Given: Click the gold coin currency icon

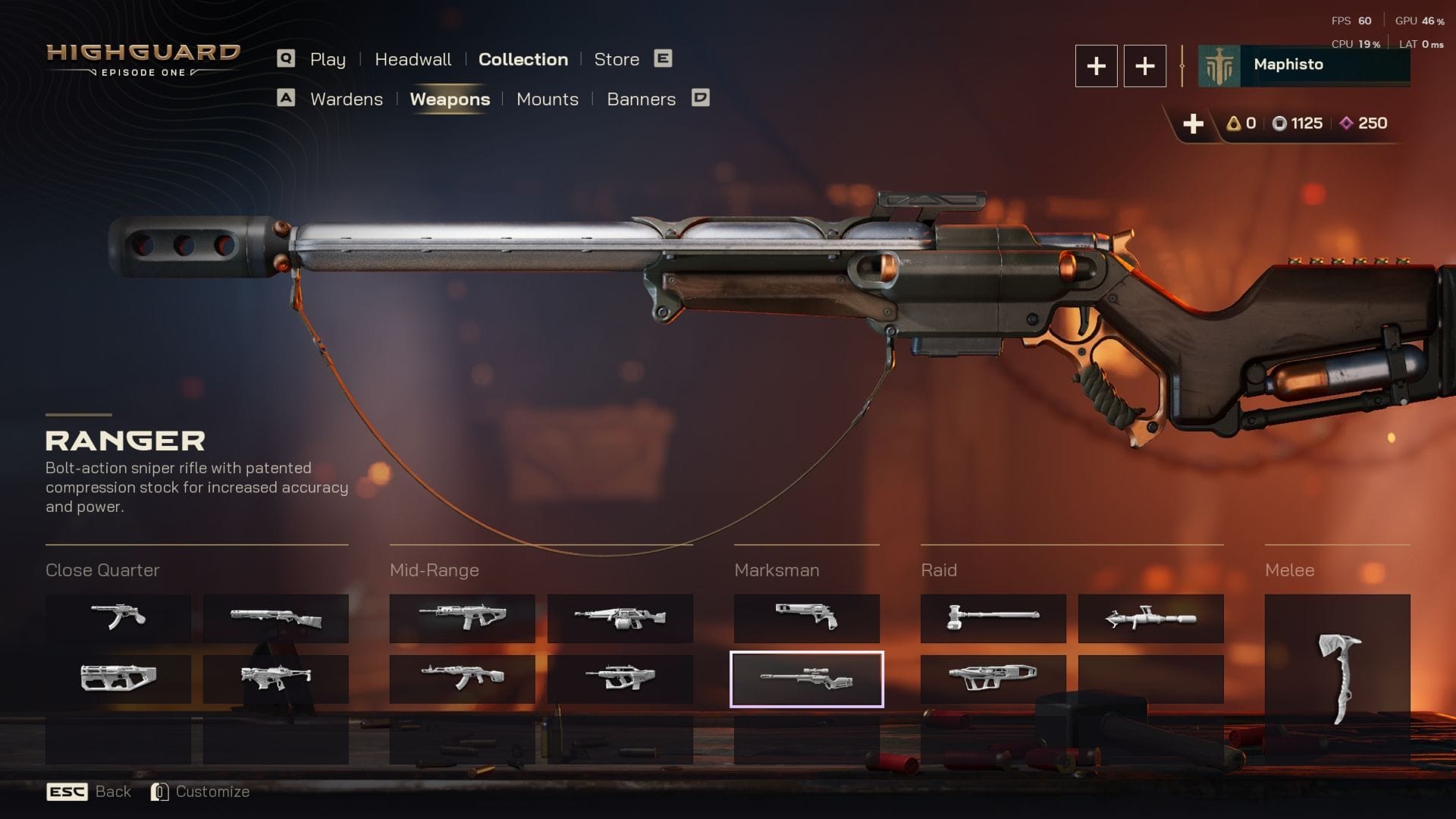Looking at the screenshot, I should (x=1235, y=123).
